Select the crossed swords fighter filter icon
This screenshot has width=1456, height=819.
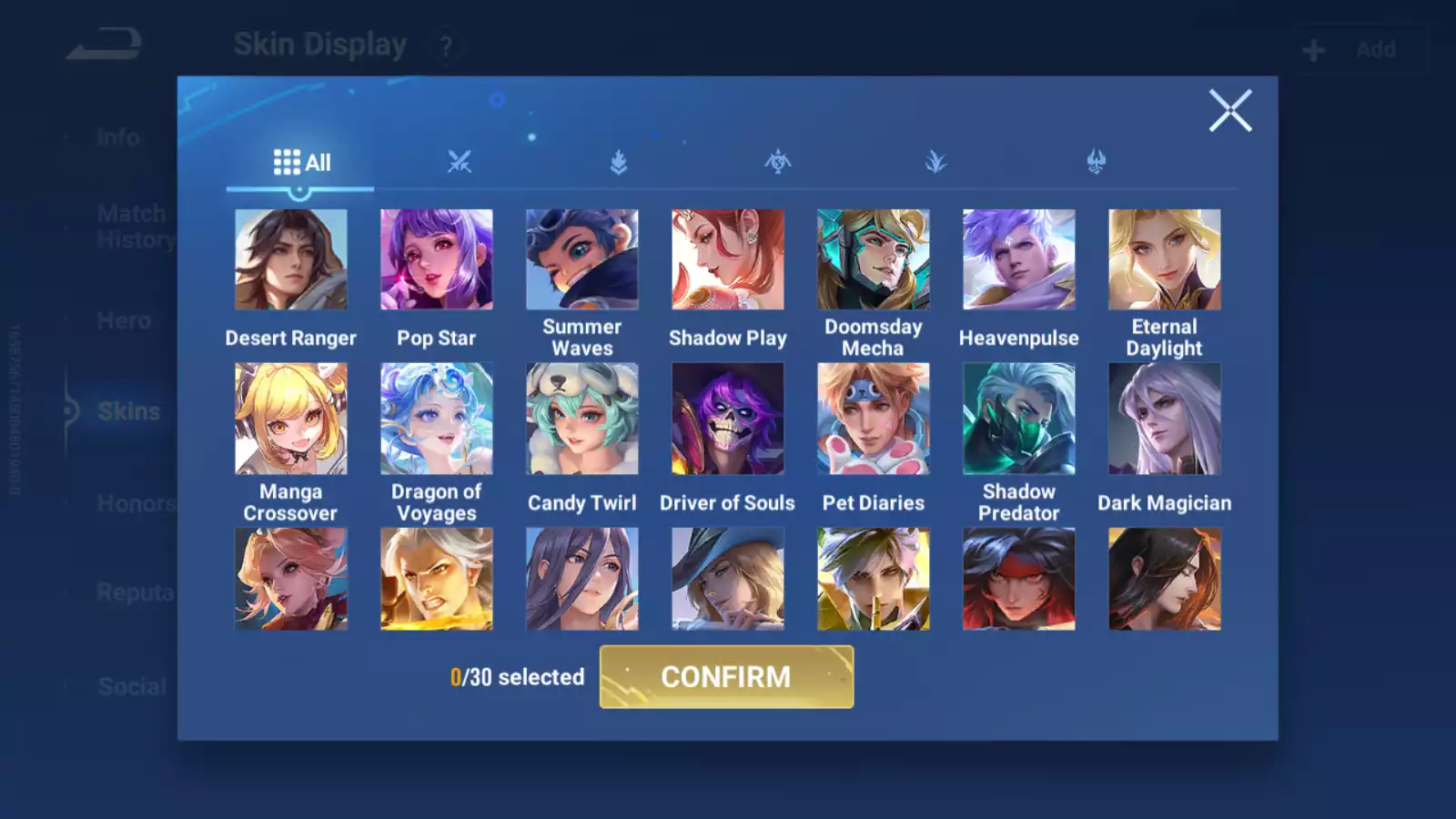[460, 161]
